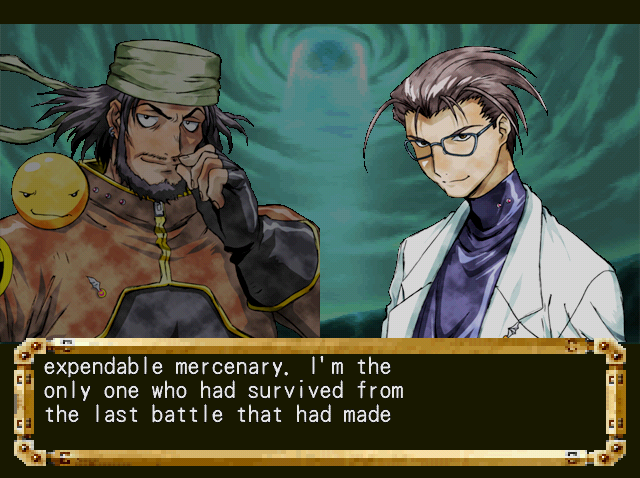Click the dialogue text box to continue
This screenshot has height=478, width=640.
320,400
